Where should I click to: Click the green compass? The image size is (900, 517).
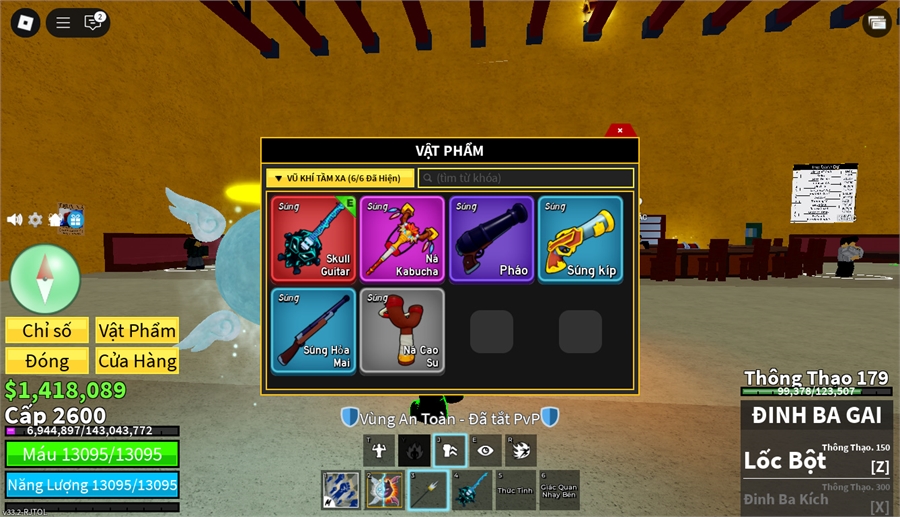45,278
